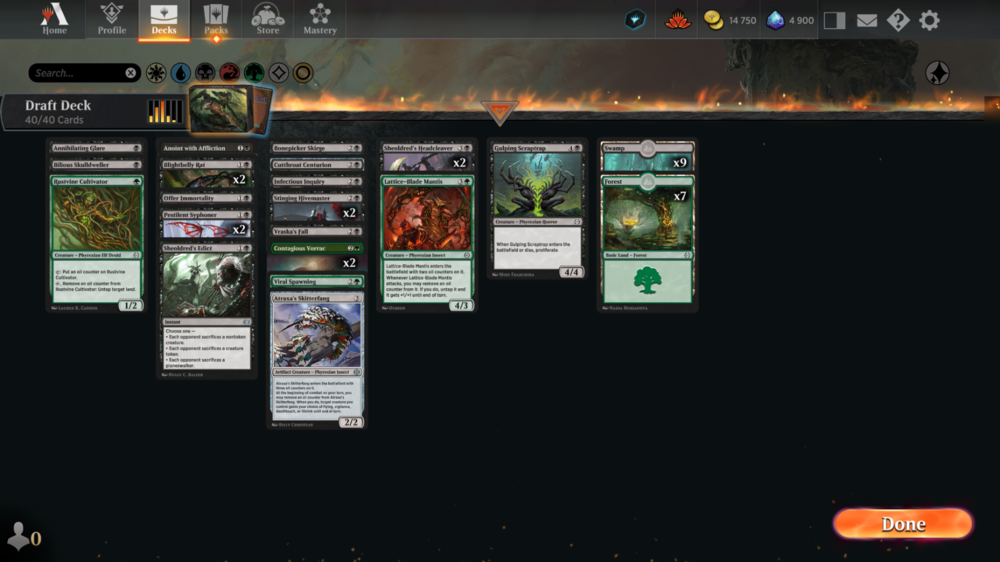
Task: Open the Profile tab
Action: pyautogui.click(x=112, y=19)
